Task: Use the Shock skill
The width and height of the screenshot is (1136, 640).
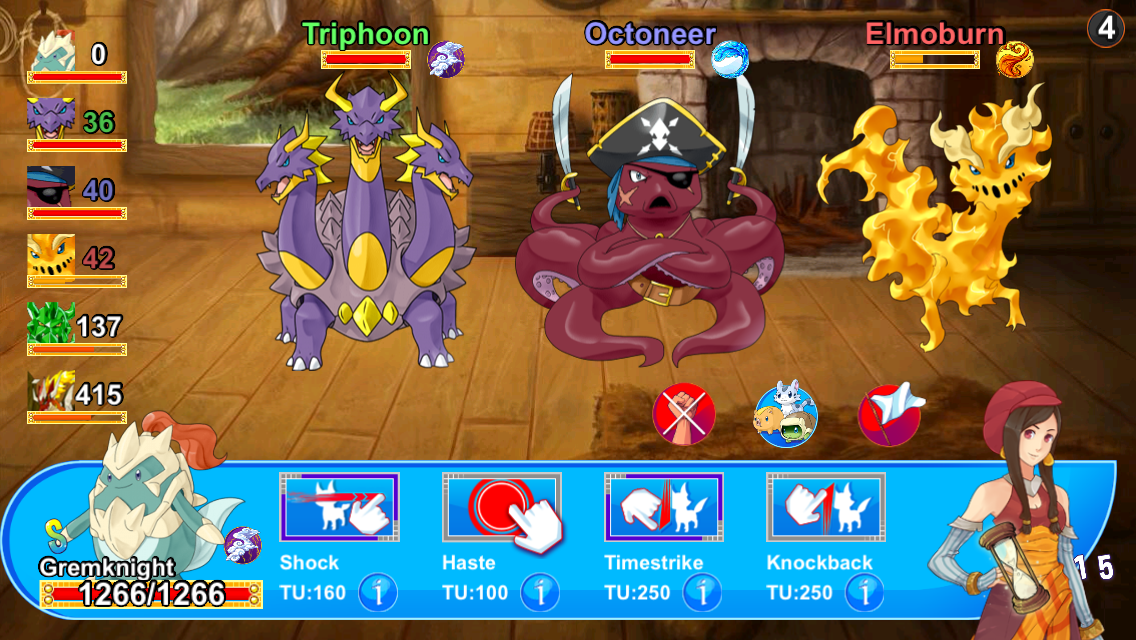Action: coord(339,507)
